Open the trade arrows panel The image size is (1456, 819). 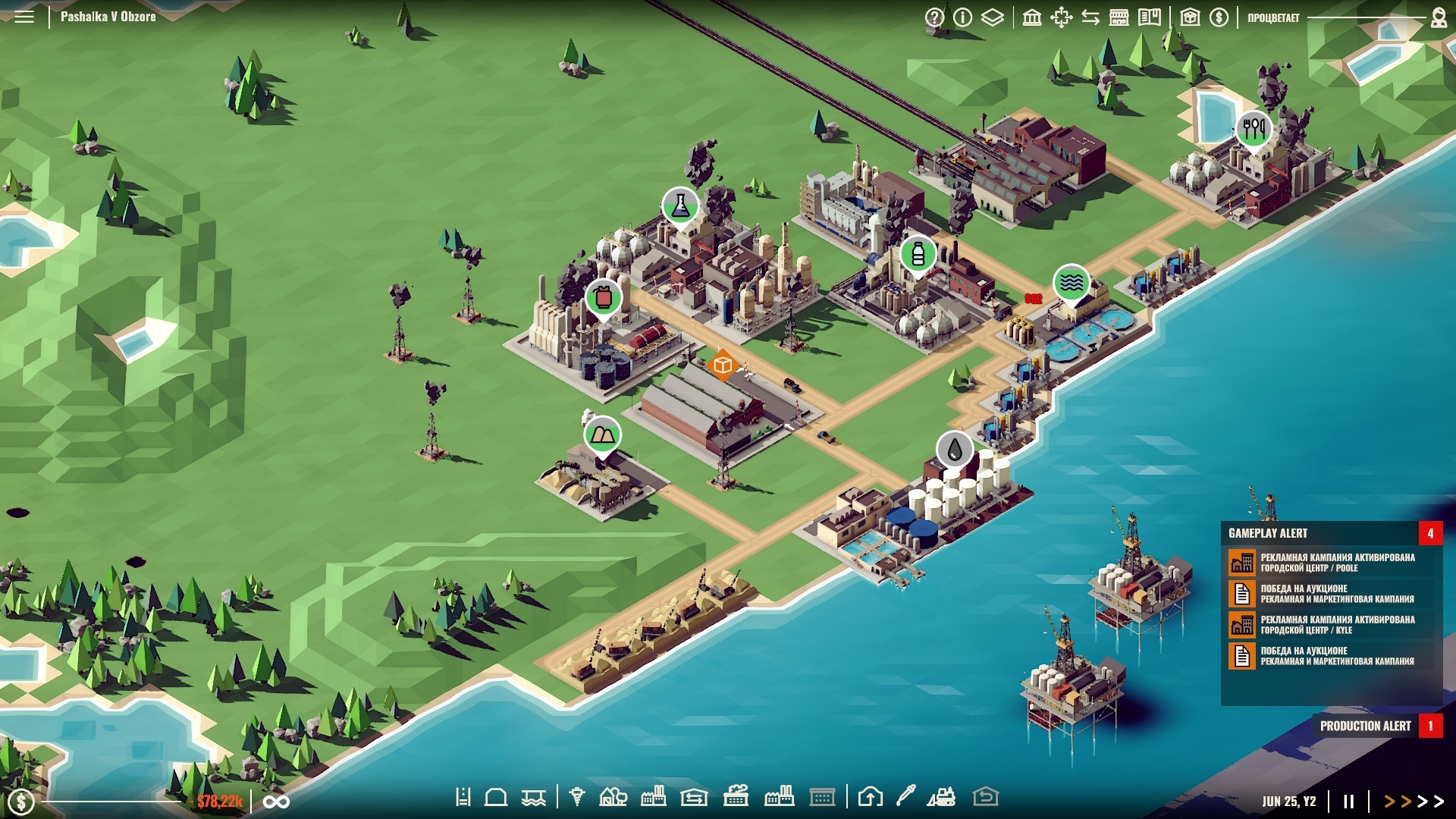[x=1090, y=17]
